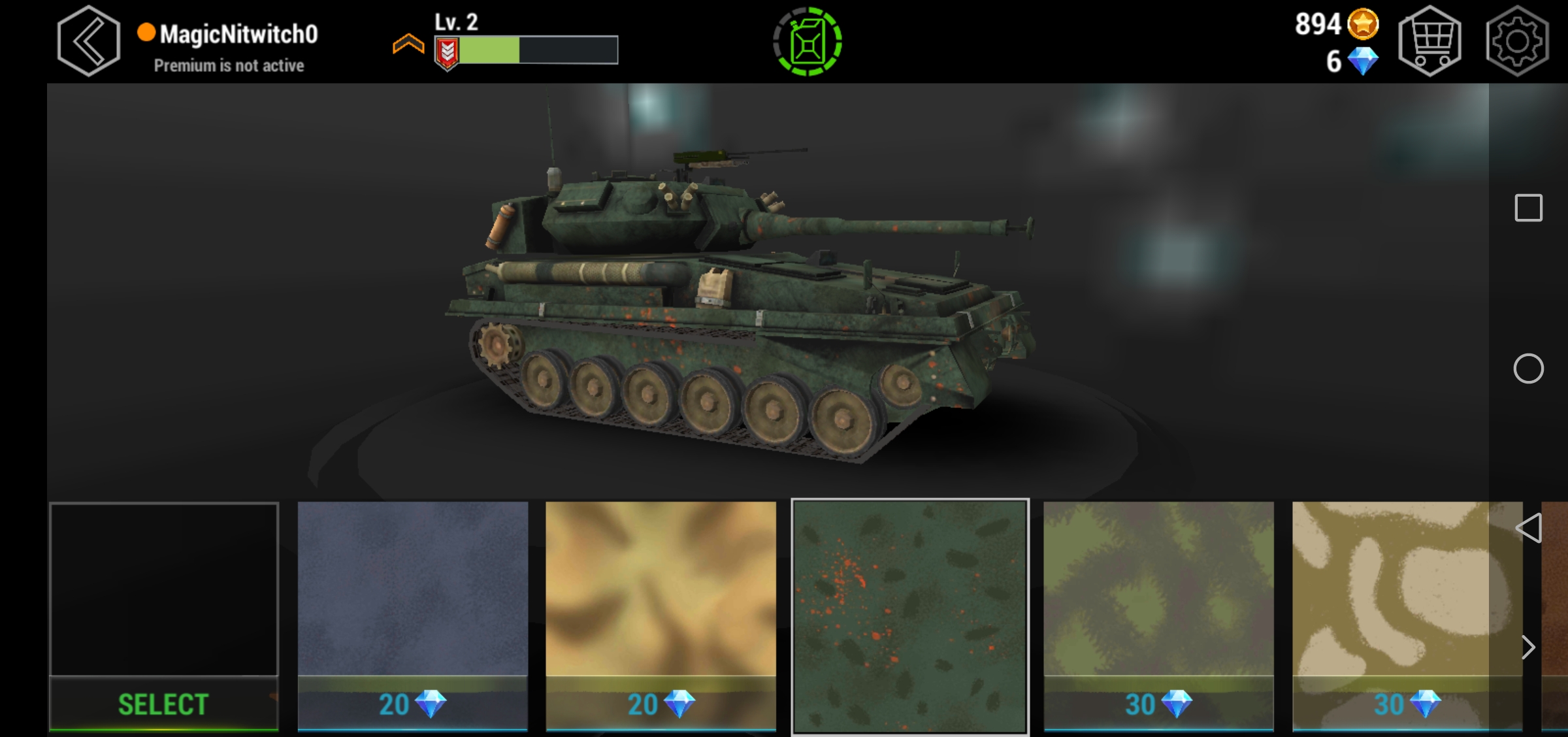Image resolution: width=1568 pixels, height=737 pixels.
Task: Open the fuel canister indicator
Action: tap(808, 41)
